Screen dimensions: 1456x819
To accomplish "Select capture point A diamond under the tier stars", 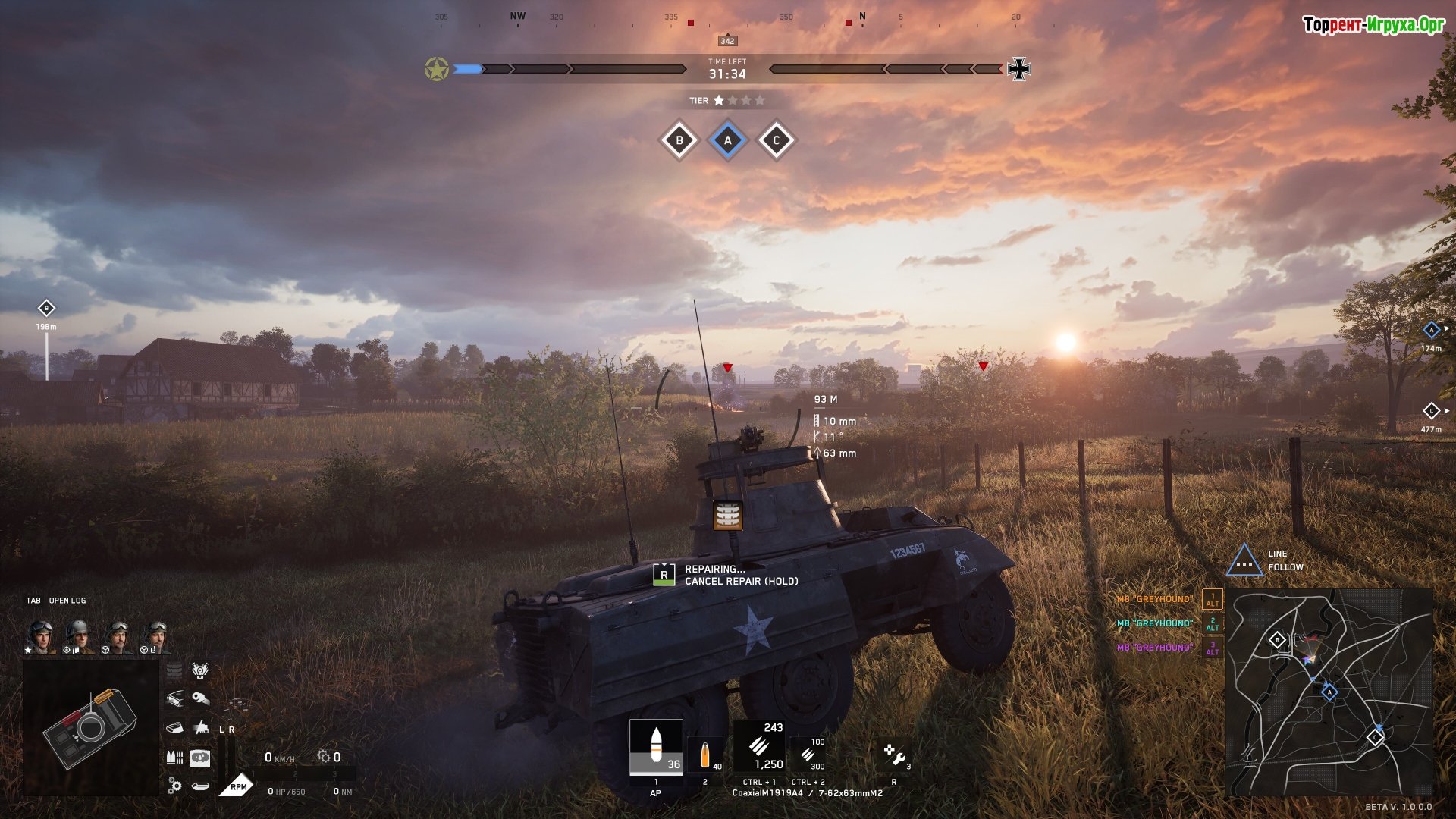I will pyautogui.click(x=728, y=140).
